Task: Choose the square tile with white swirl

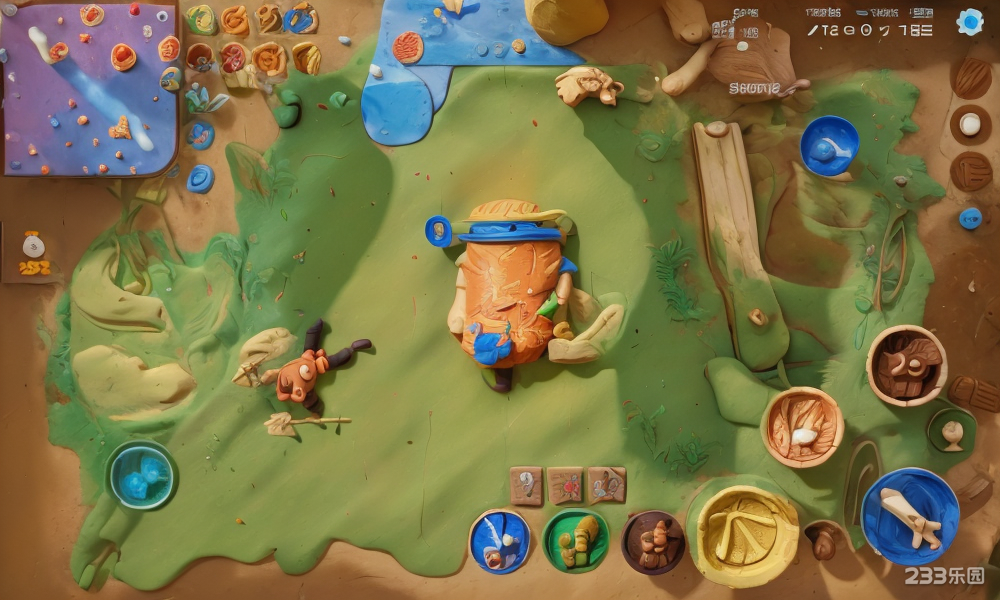Action: [x=526, y=485]
